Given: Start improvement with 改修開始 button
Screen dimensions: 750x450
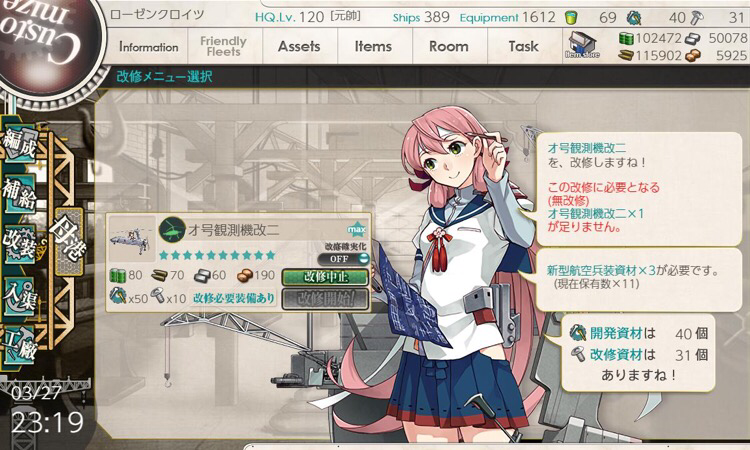Looking at the screenshot, I should [325, 297].
